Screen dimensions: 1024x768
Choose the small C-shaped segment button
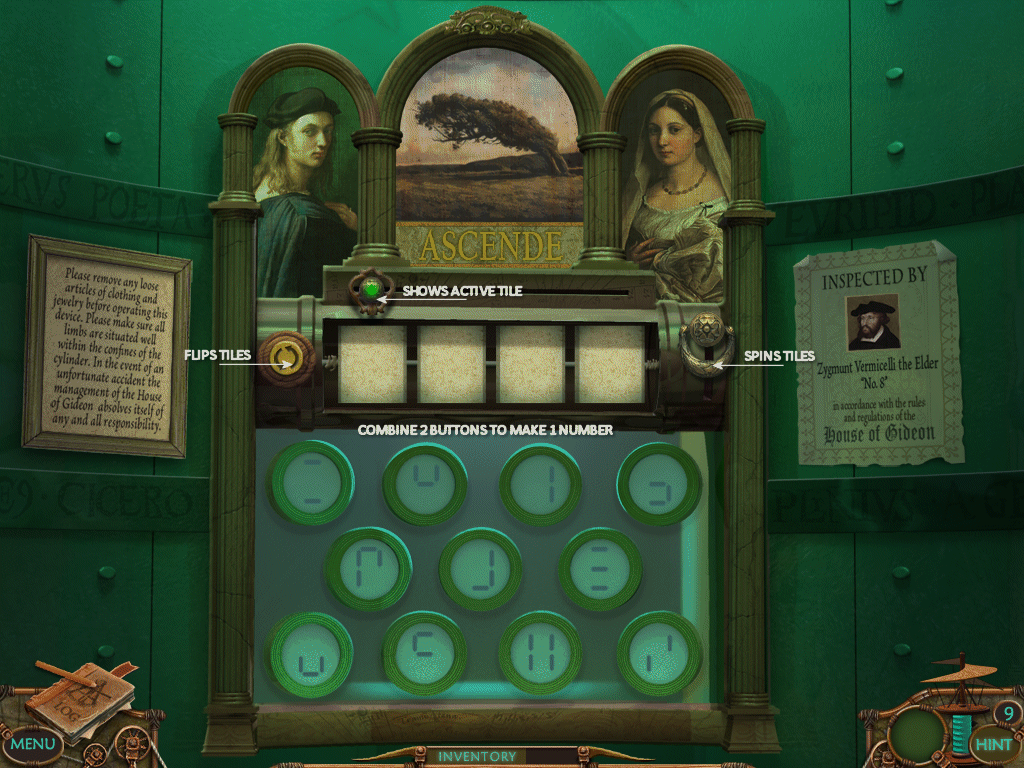tap(425, 654)
